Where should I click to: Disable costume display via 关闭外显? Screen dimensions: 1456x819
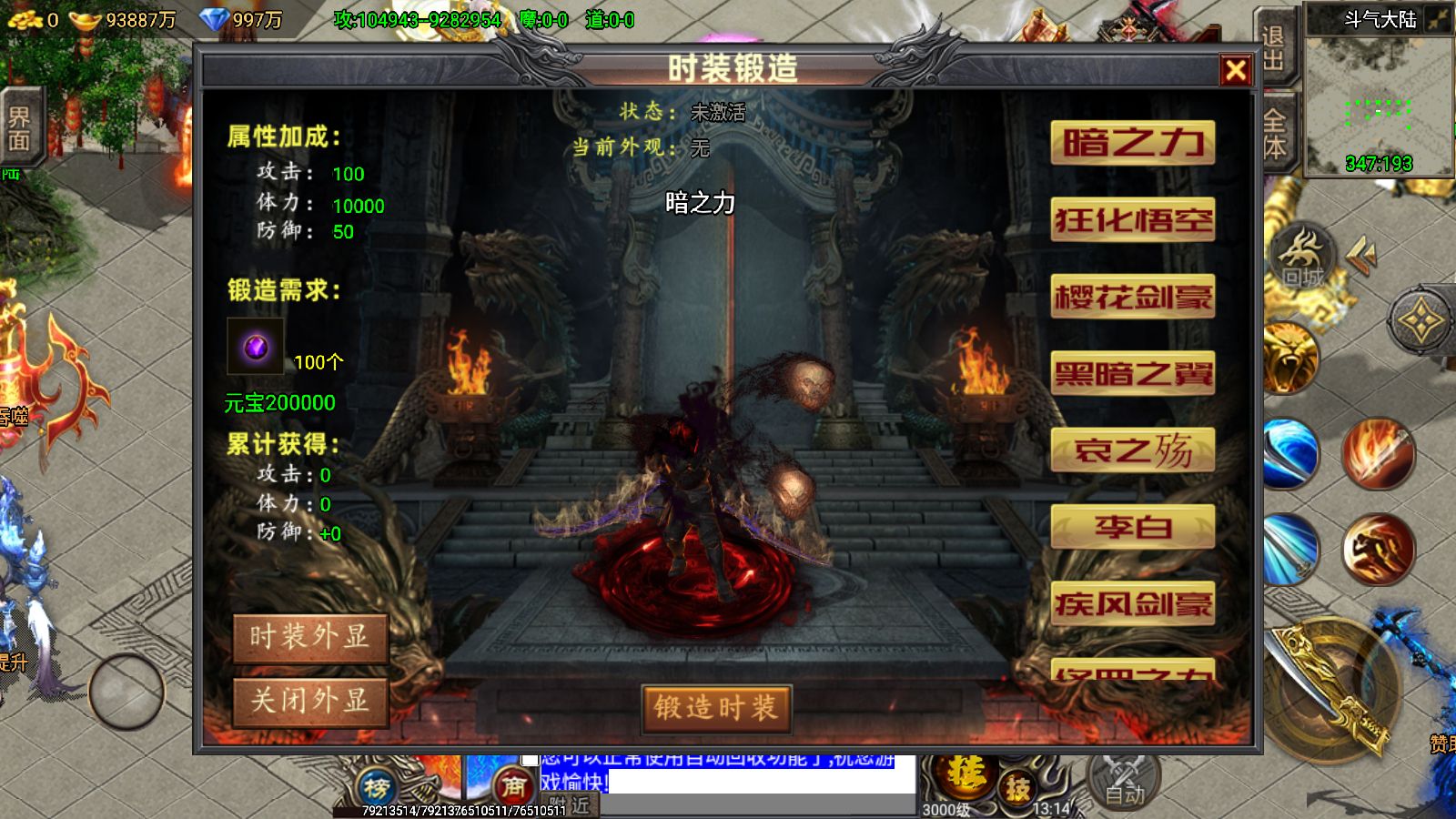point(310,702)
